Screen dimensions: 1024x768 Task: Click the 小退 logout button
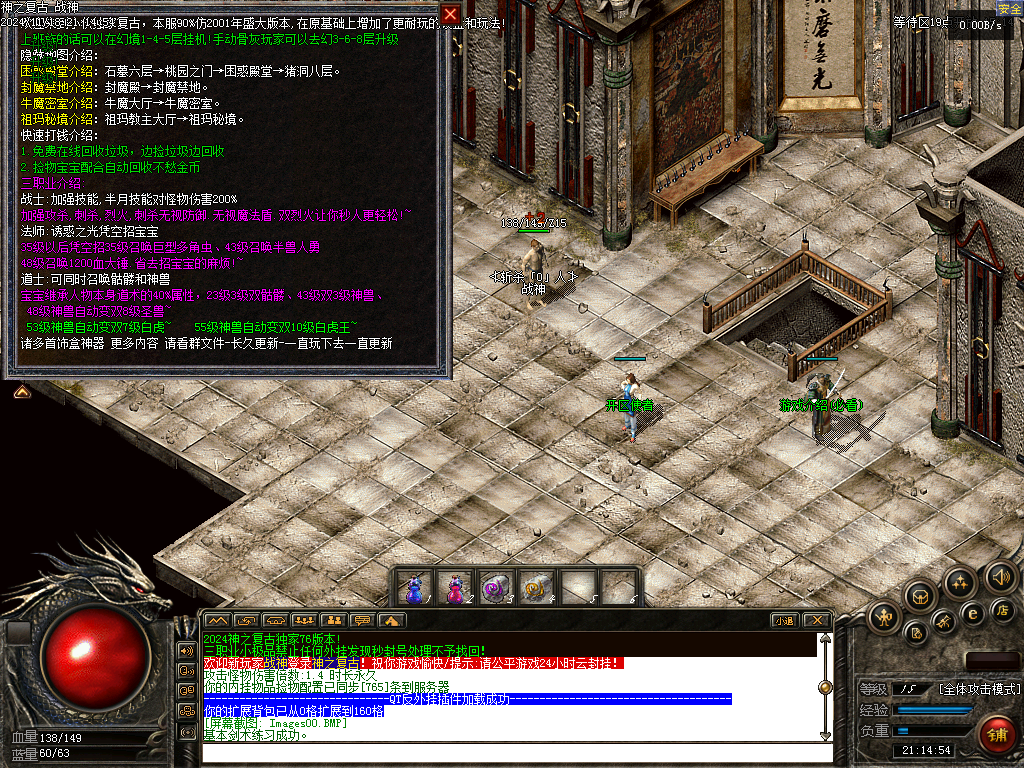click(x=783, y=621)
